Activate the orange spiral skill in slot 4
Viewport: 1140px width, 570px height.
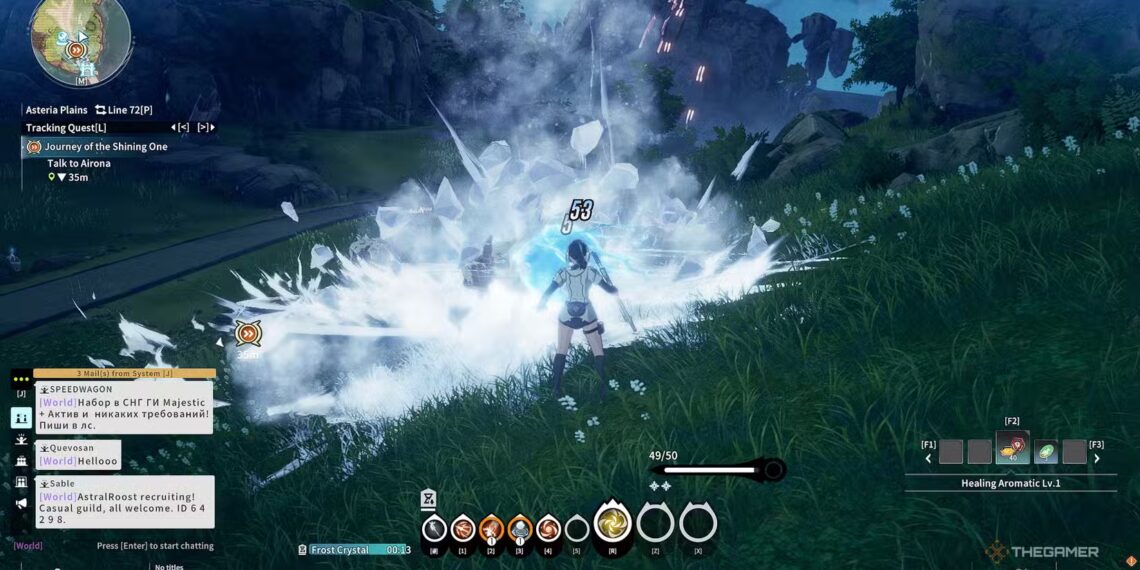pos(548,528)
